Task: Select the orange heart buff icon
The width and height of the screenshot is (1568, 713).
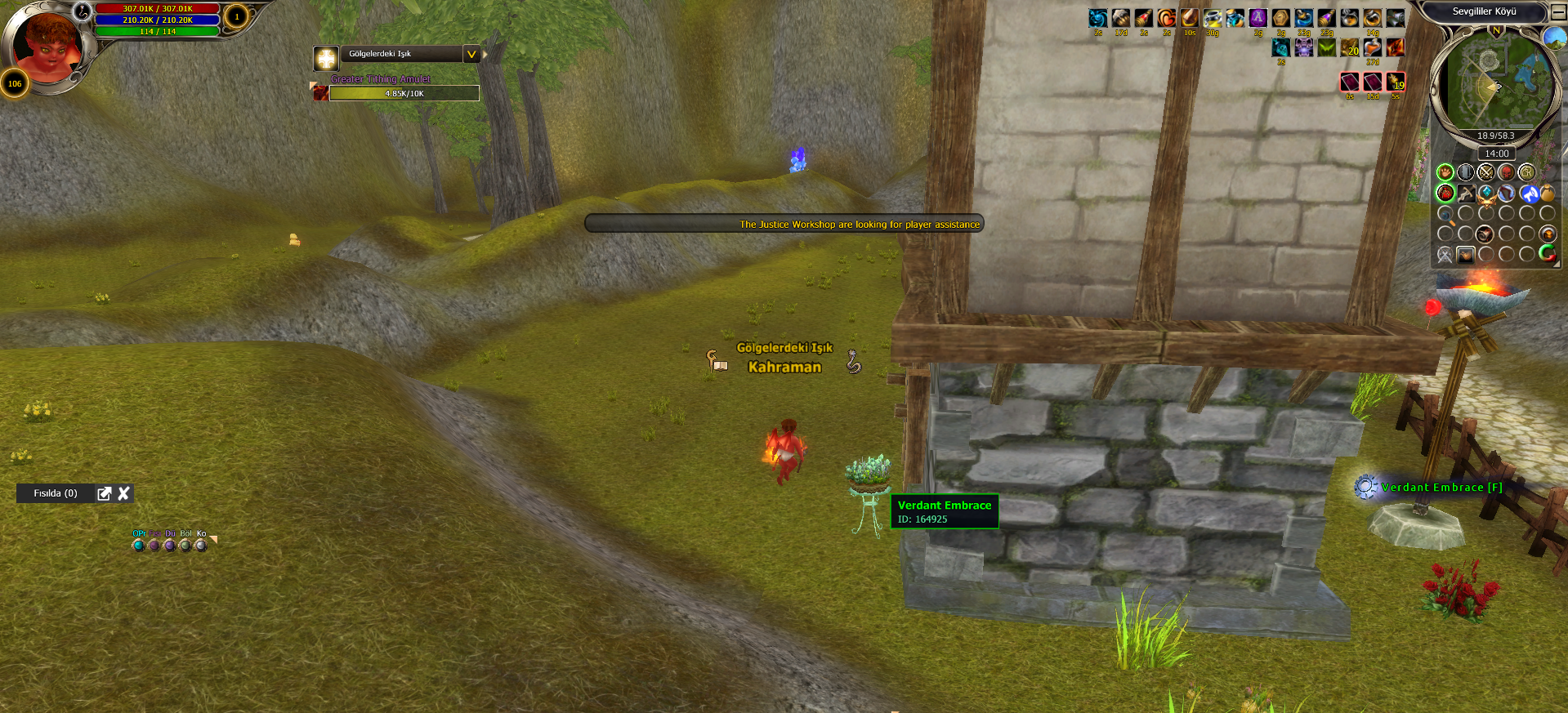Action: [1166, 18]
